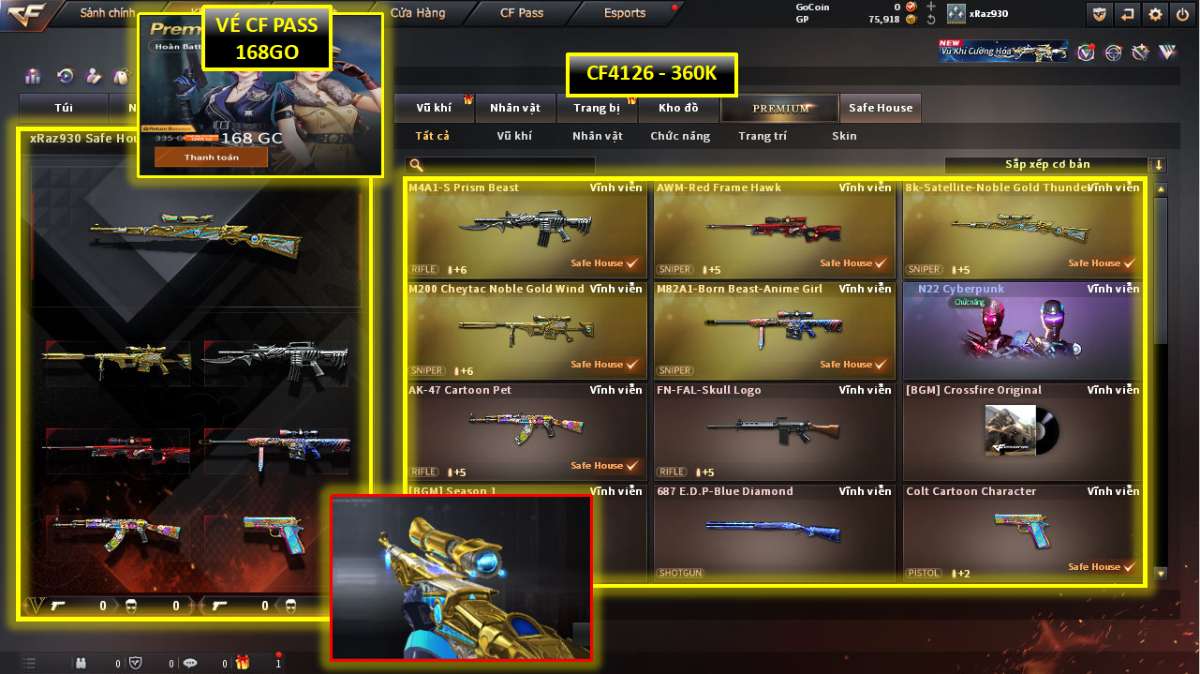Select the M4A1-S Prism Beast rifle
This screenshot has height=674, width=1200.
(x=525, y=229)
